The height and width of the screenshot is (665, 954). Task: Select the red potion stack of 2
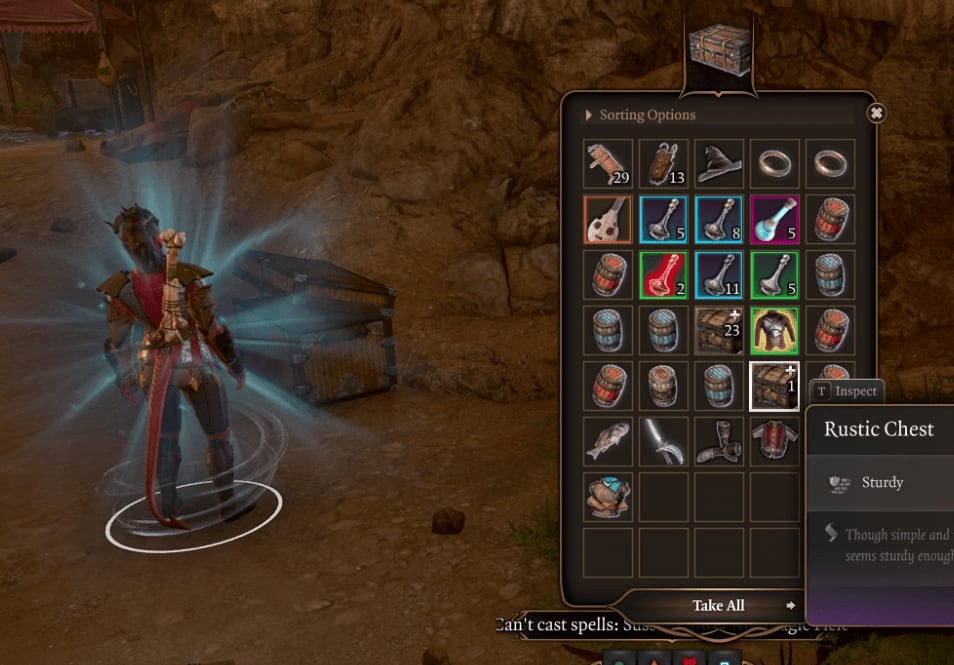click(x=664, y=275)
